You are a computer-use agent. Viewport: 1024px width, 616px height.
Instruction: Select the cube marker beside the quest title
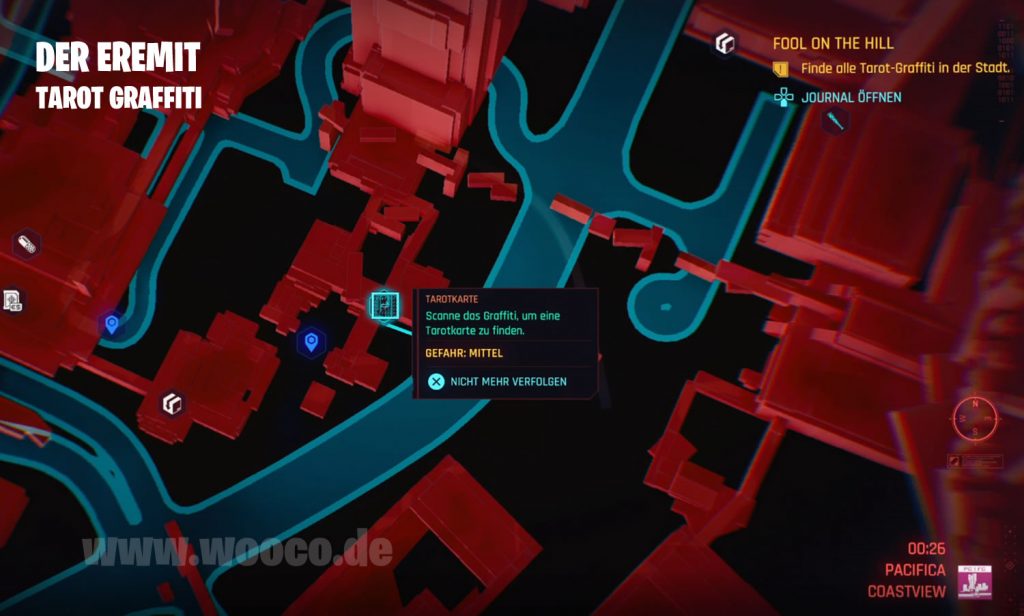coord(724,44)
